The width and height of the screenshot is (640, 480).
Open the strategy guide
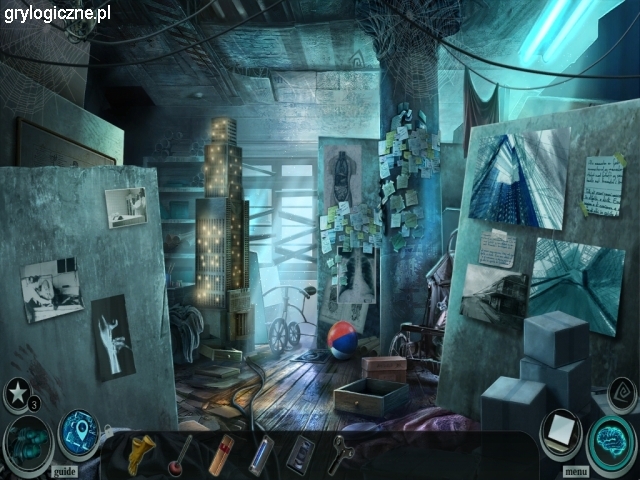[x=65, y=470]
